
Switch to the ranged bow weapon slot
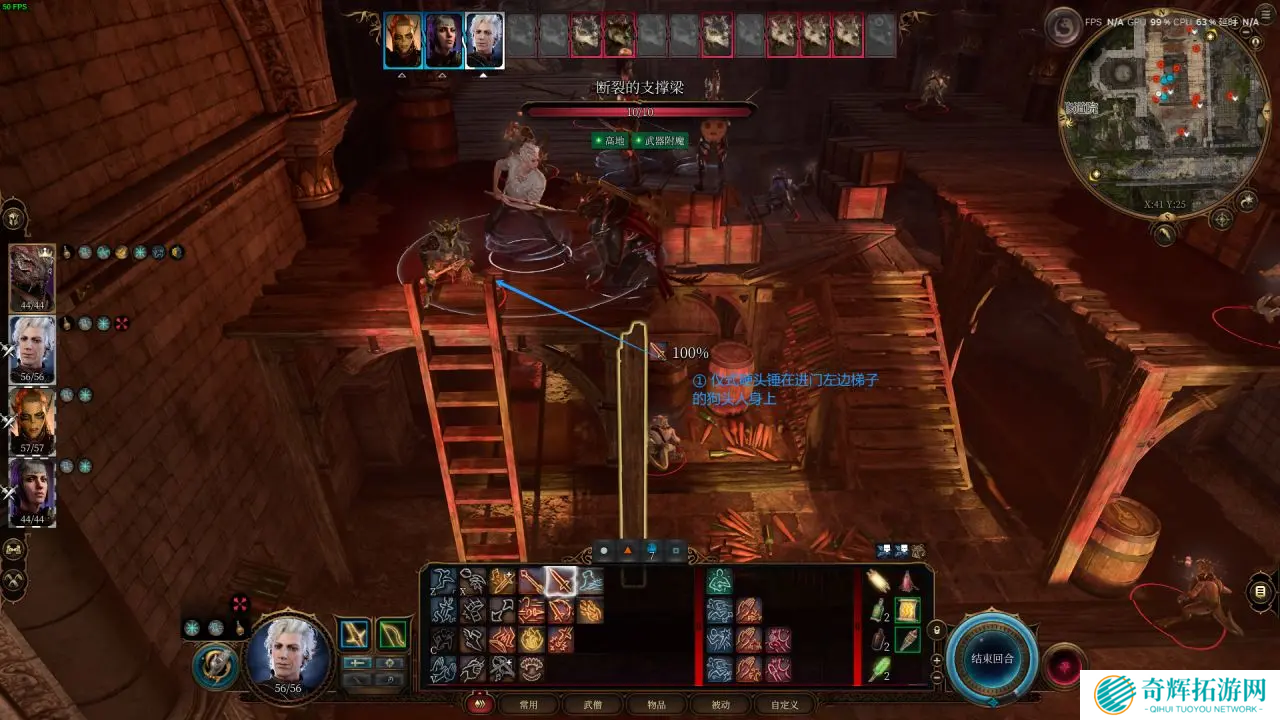pyautogui.click(x=392, y=635)
